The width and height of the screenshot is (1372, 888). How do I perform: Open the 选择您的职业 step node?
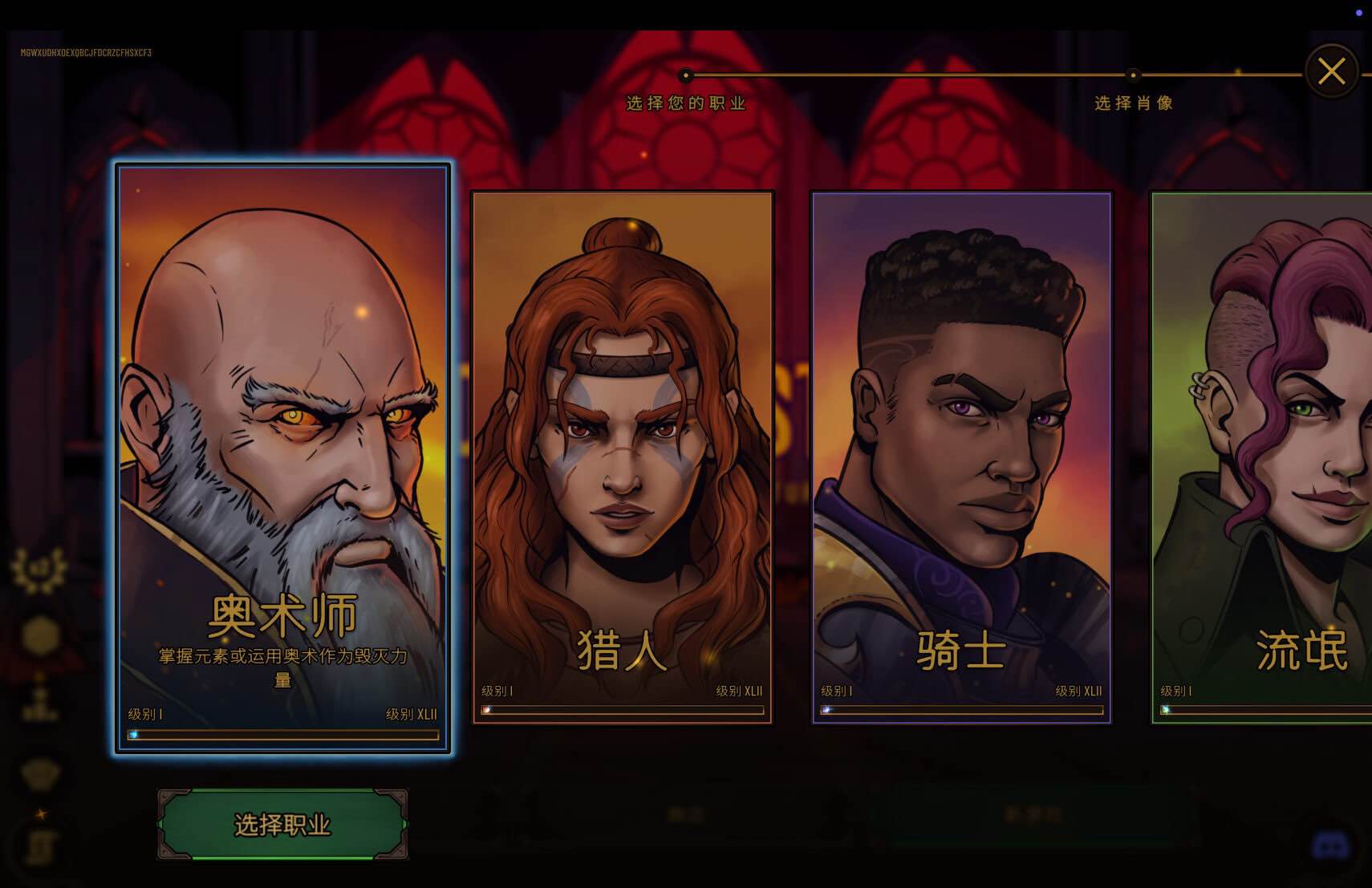click(x=685, y=75)
